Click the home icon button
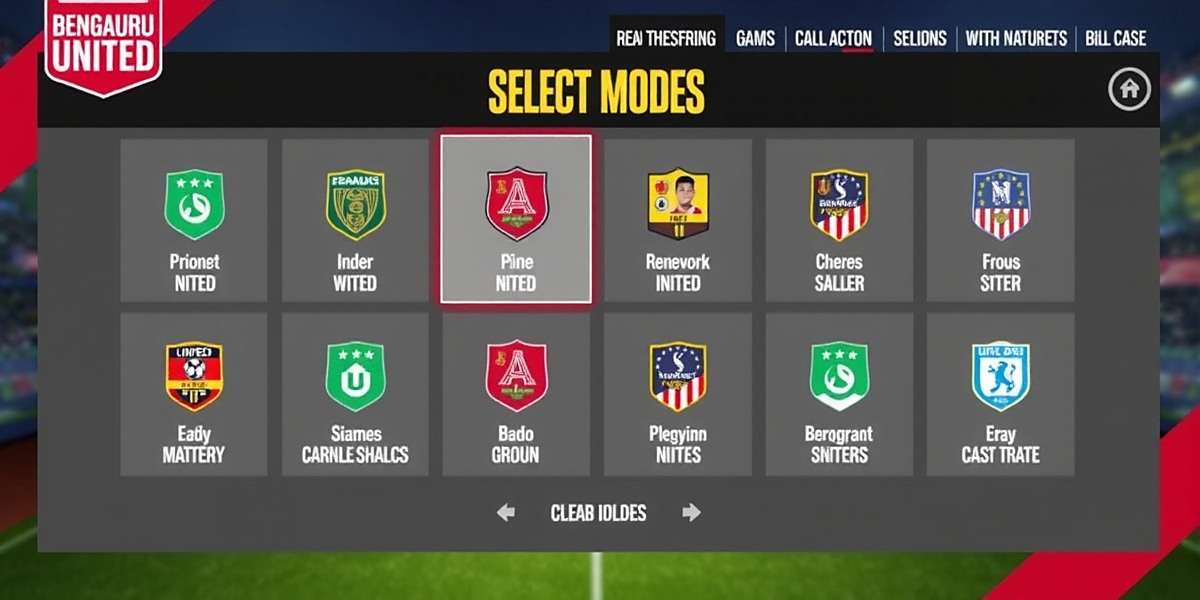This screenshot has width=1200, height=600. click(x=1129, y=89)
